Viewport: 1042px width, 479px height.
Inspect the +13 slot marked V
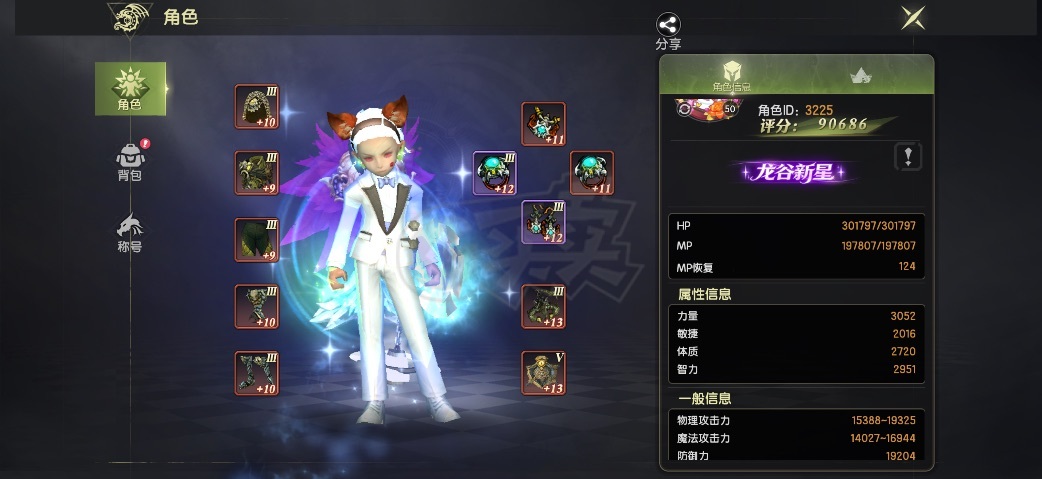pyautogui.click(x=543, y=373)
